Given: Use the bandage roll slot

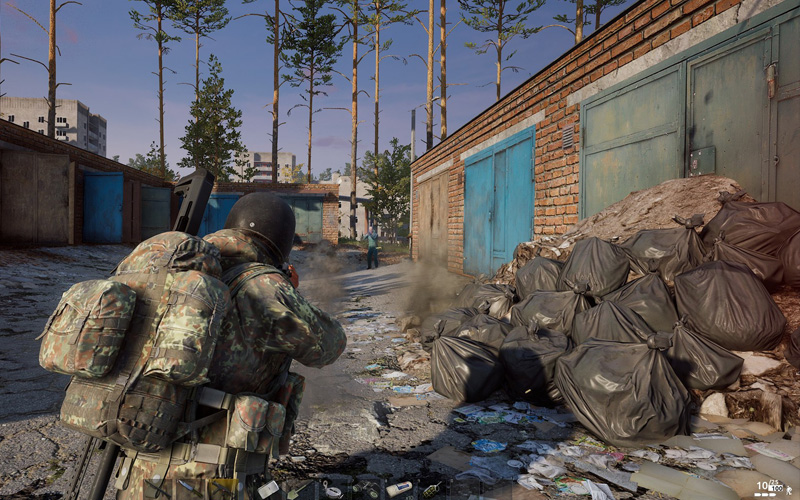Looking at the screenshot, I should pyautogui.click(x=399, y=489).
